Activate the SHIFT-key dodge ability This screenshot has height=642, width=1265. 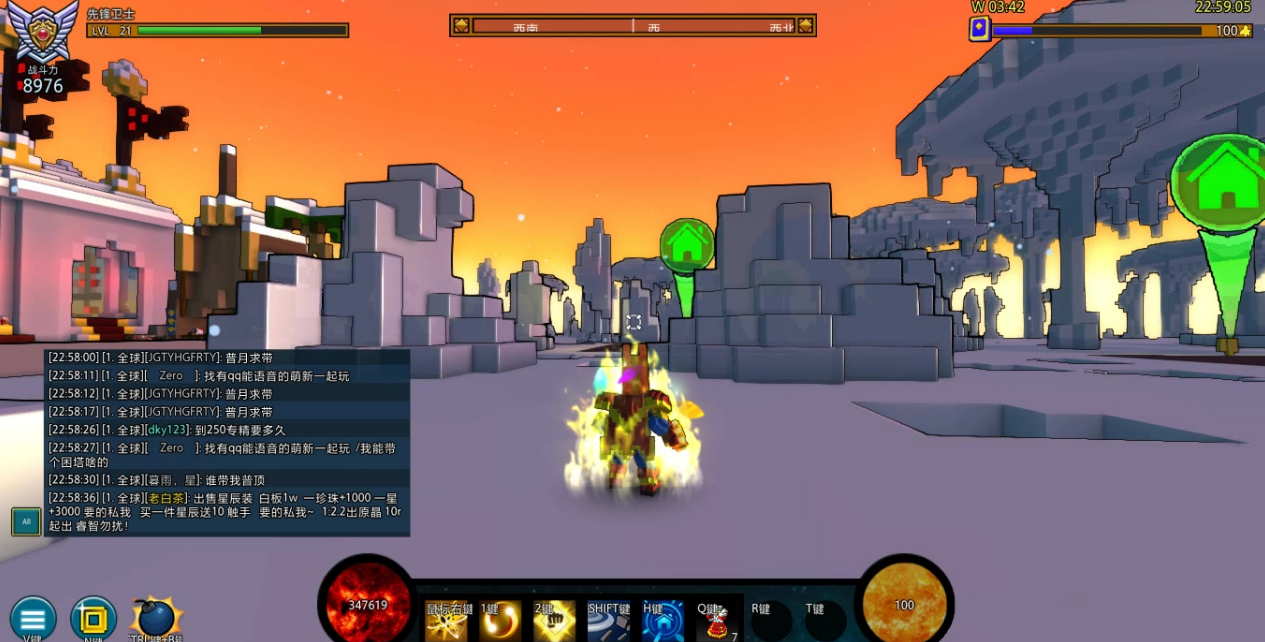(x=608, y=621)
